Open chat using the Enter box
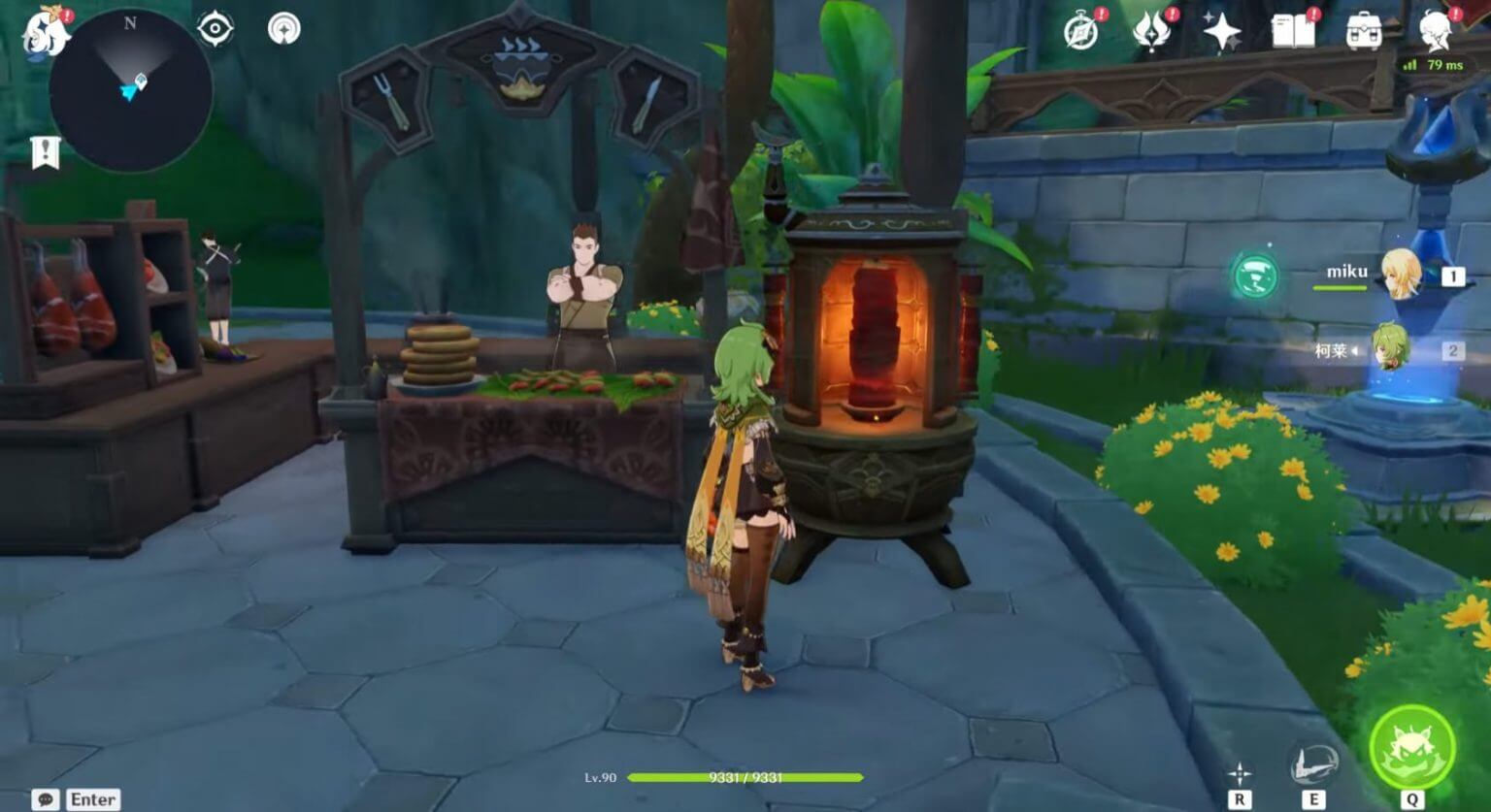This screenshot has height=812, width=1491. click(76, 798)
